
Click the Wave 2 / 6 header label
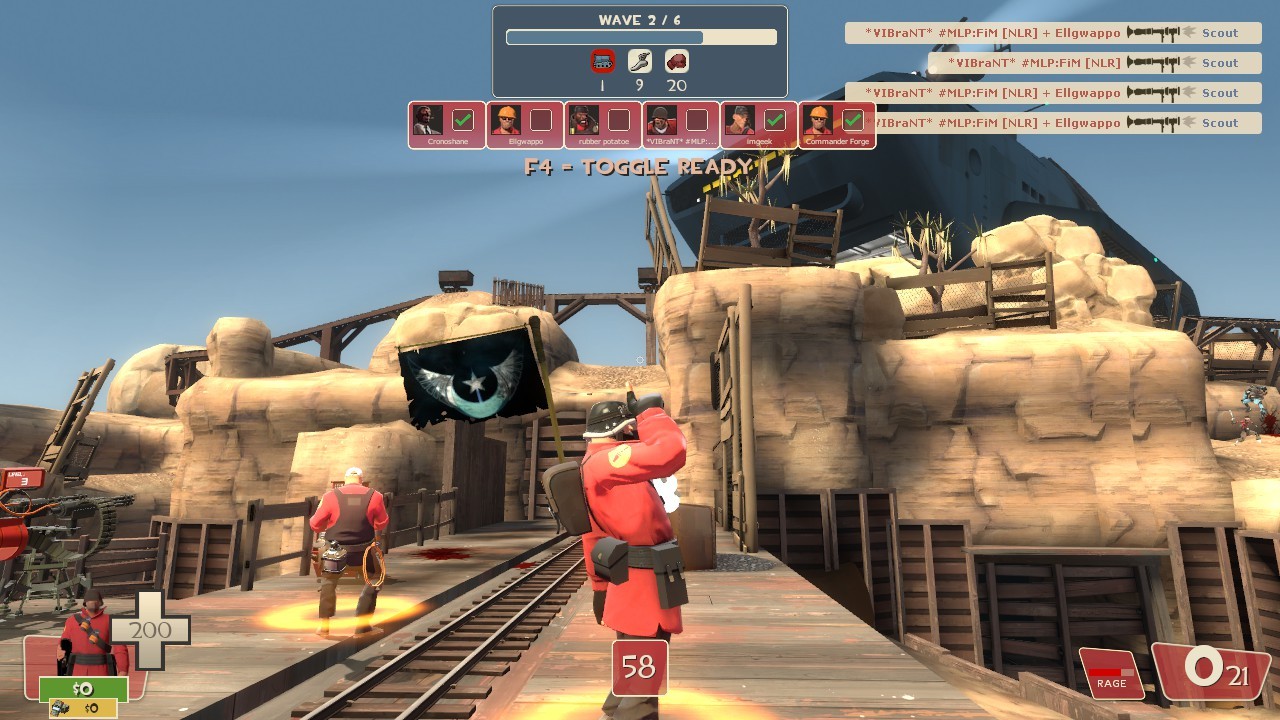(x=640, y=19)
